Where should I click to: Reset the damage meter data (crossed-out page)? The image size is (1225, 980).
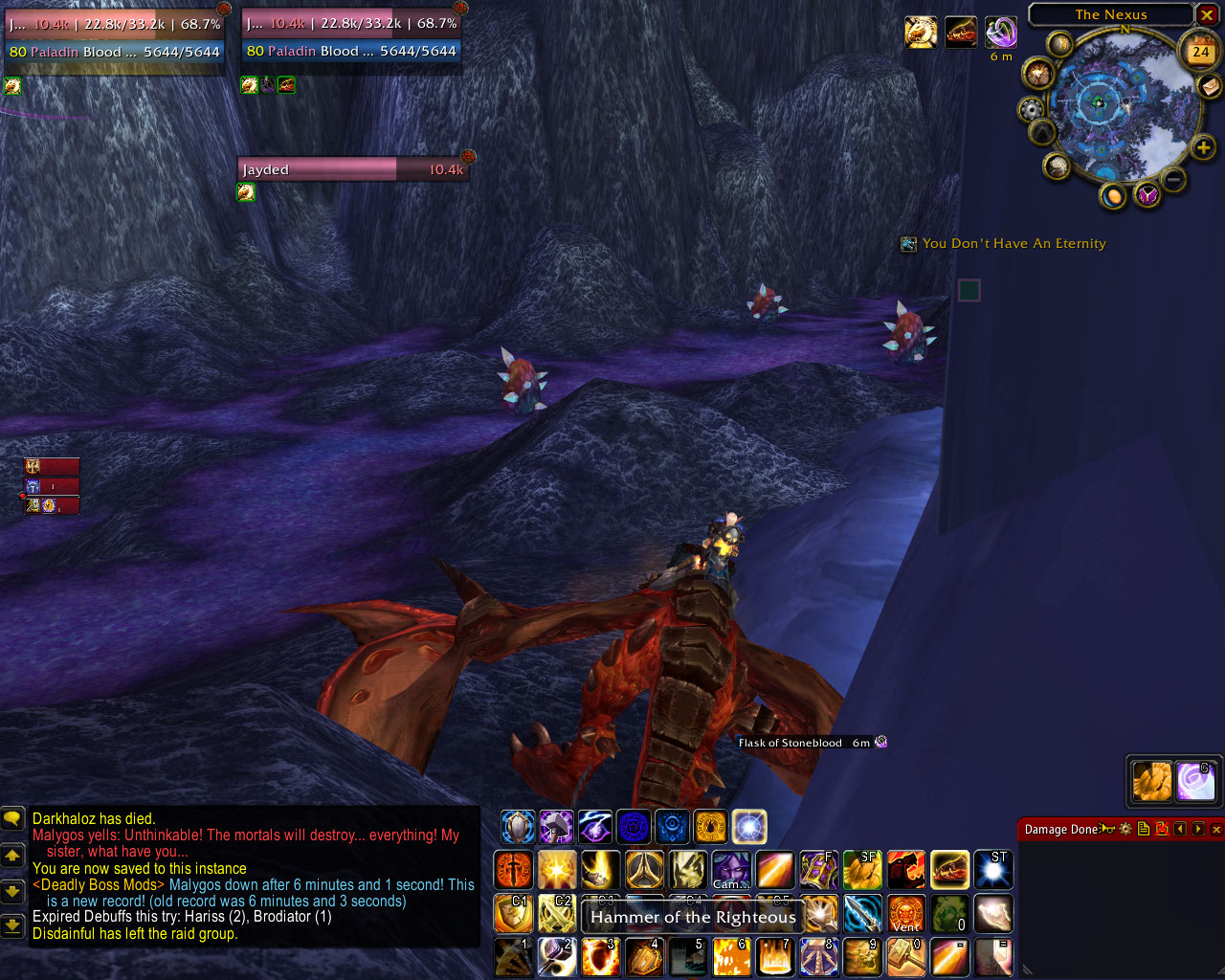pos(1162,830)
